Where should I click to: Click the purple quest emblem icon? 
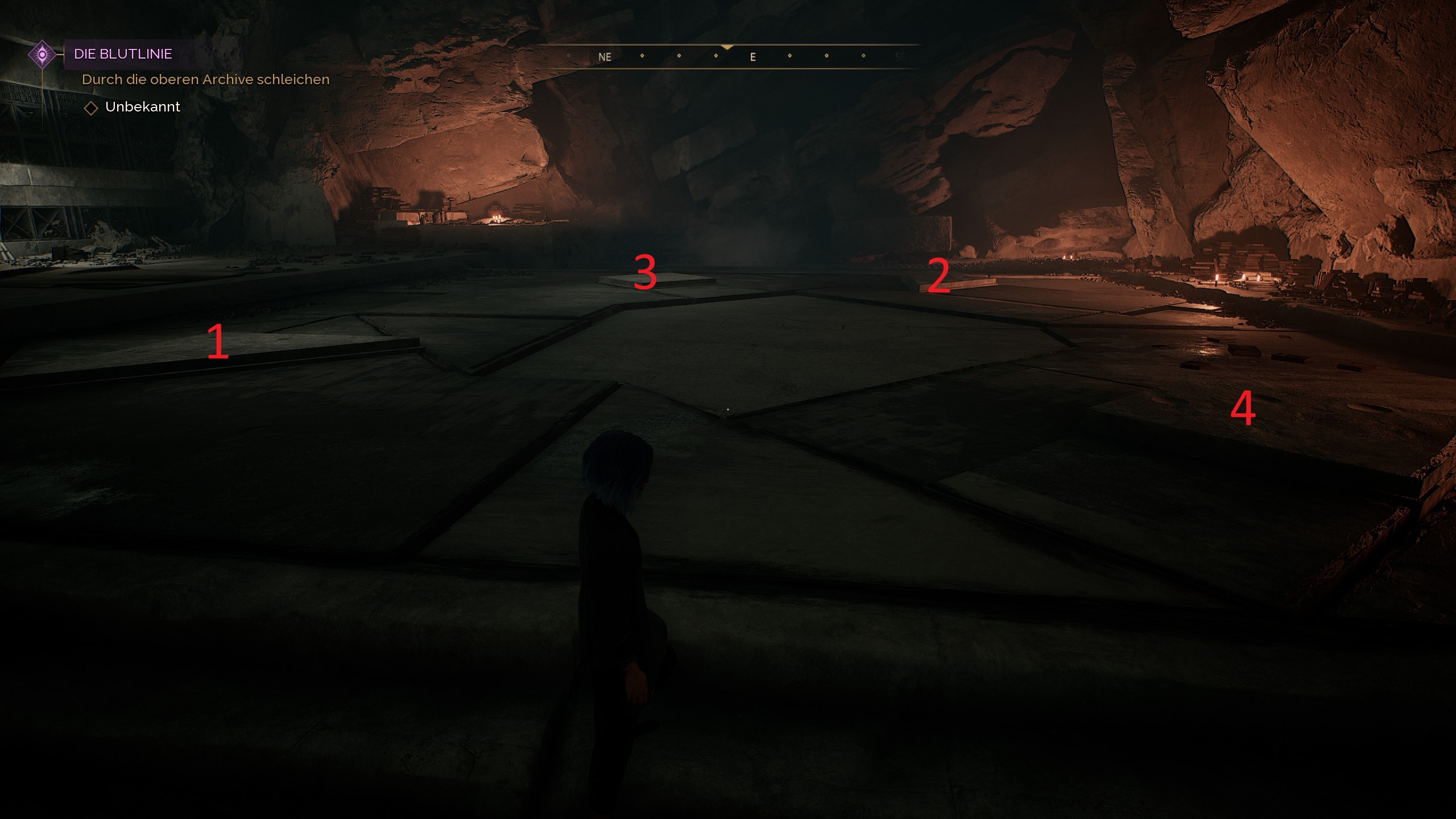click(x=42, y=55)
